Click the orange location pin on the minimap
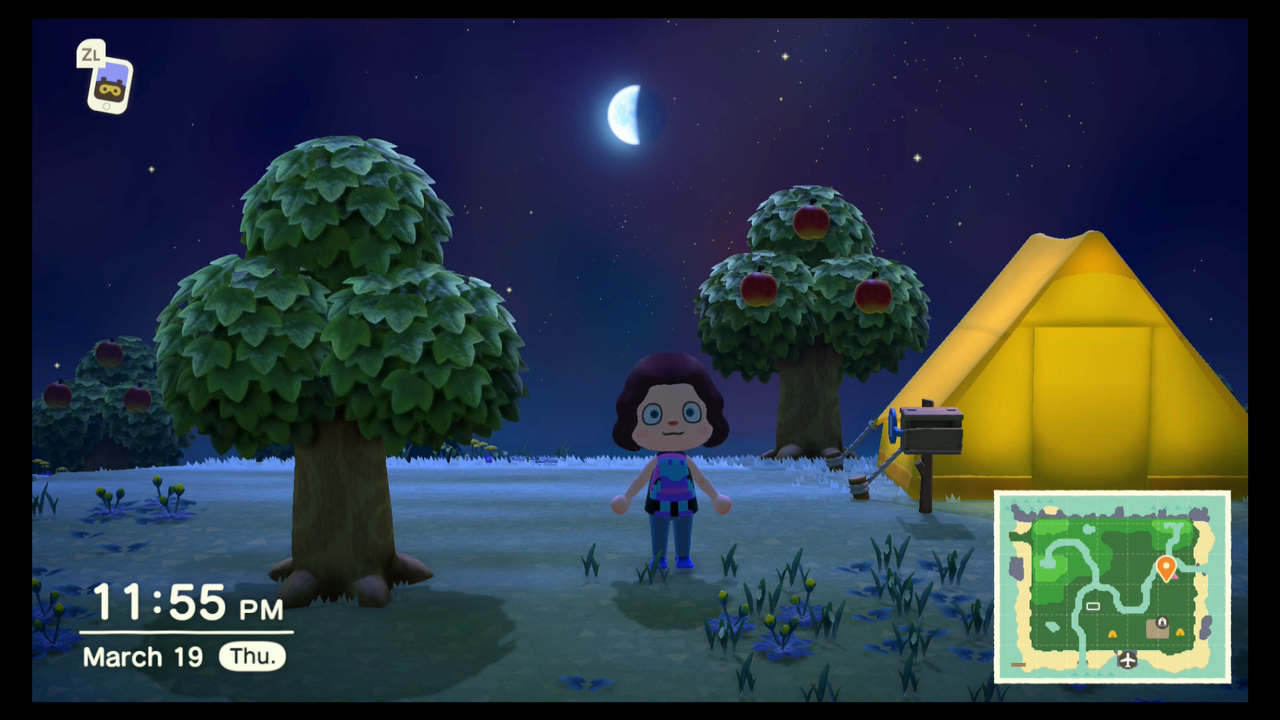The image size is (1280, 720). pos(1166,568)
